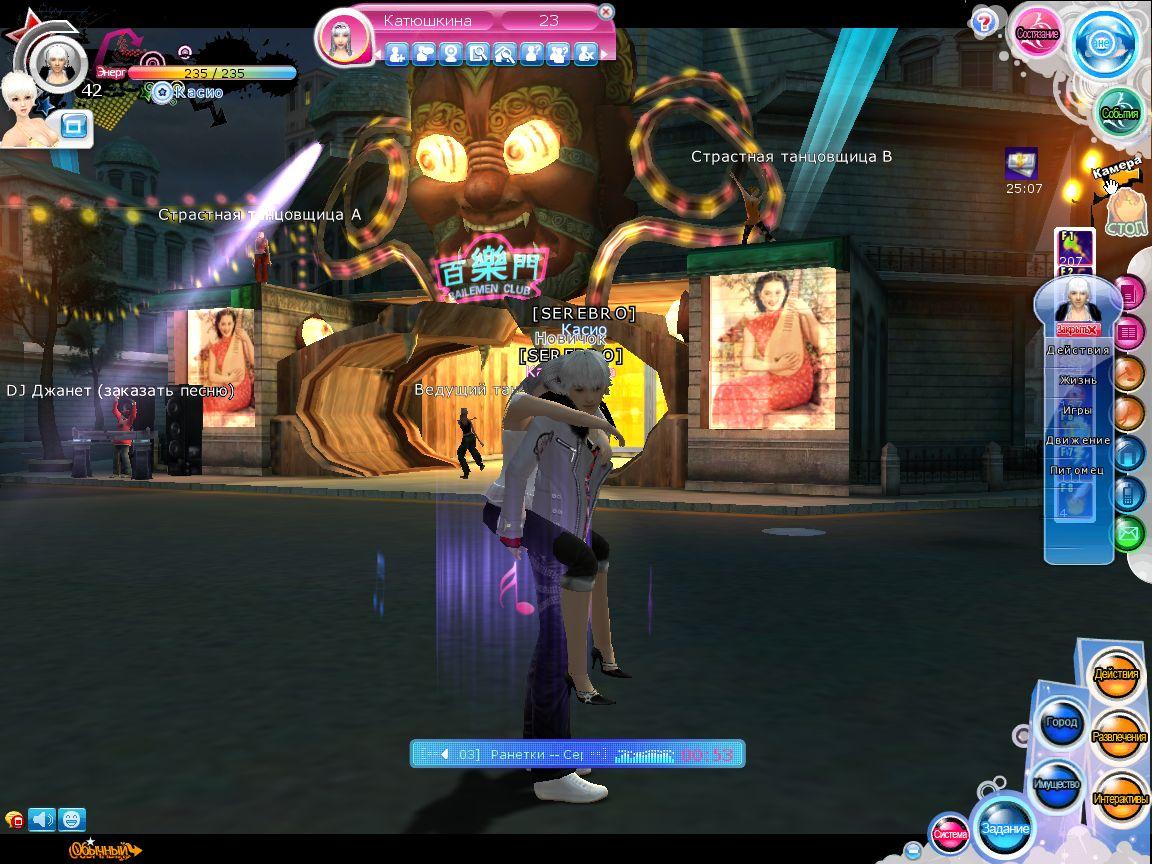Choose the Жизнь category
1152x864 pixels.
(1078, 380)
